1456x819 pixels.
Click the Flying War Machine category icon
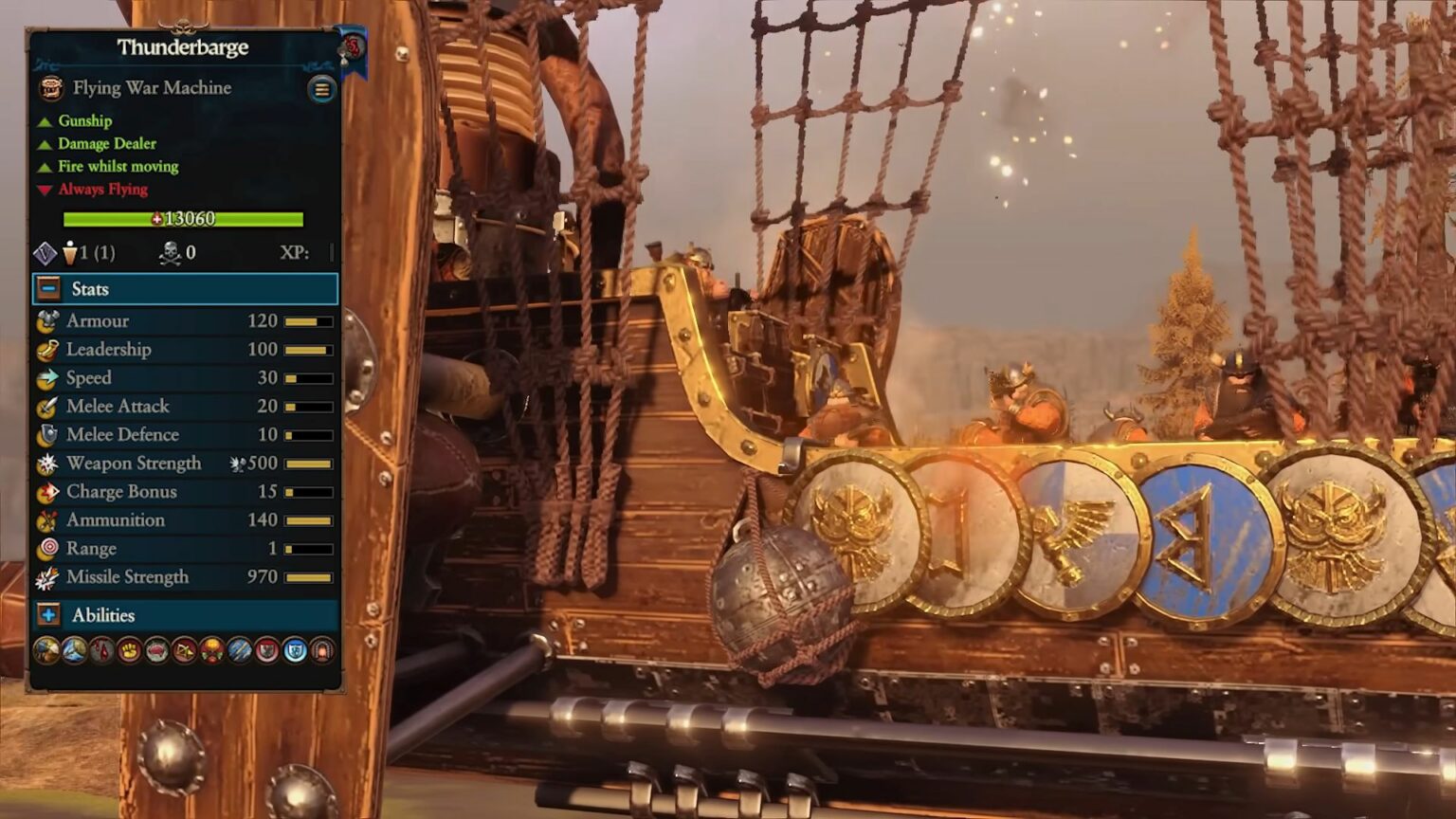pos(51,88)
